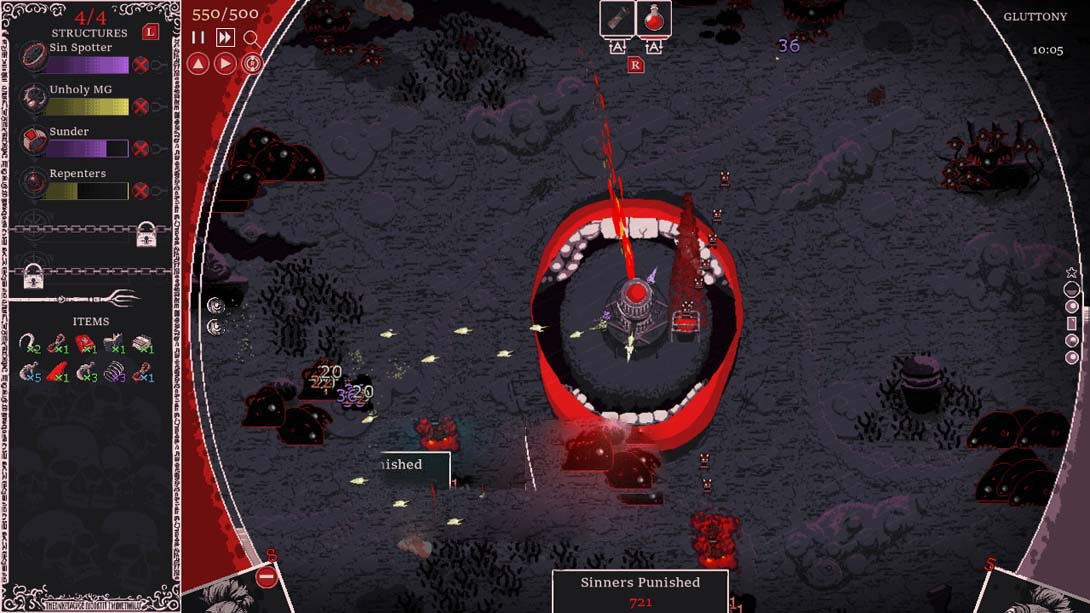Remove the Repenters with its red X
The image size is (1090, 613).
coord(141,191)
